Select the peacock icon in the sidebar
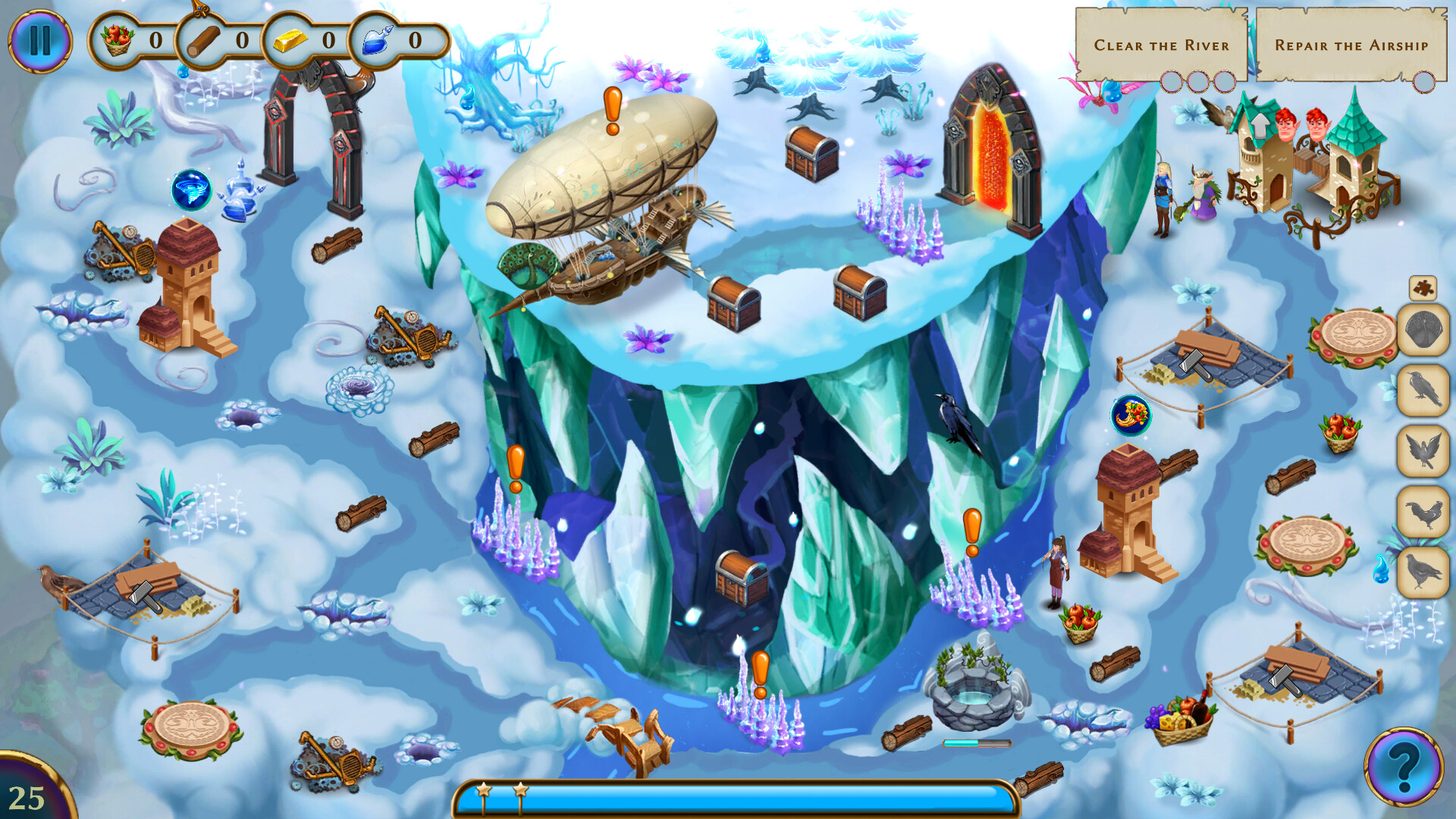Image resolution: width=1456 pixels, height=819 pixels. pyautogui.click(x=1424, y=329)
